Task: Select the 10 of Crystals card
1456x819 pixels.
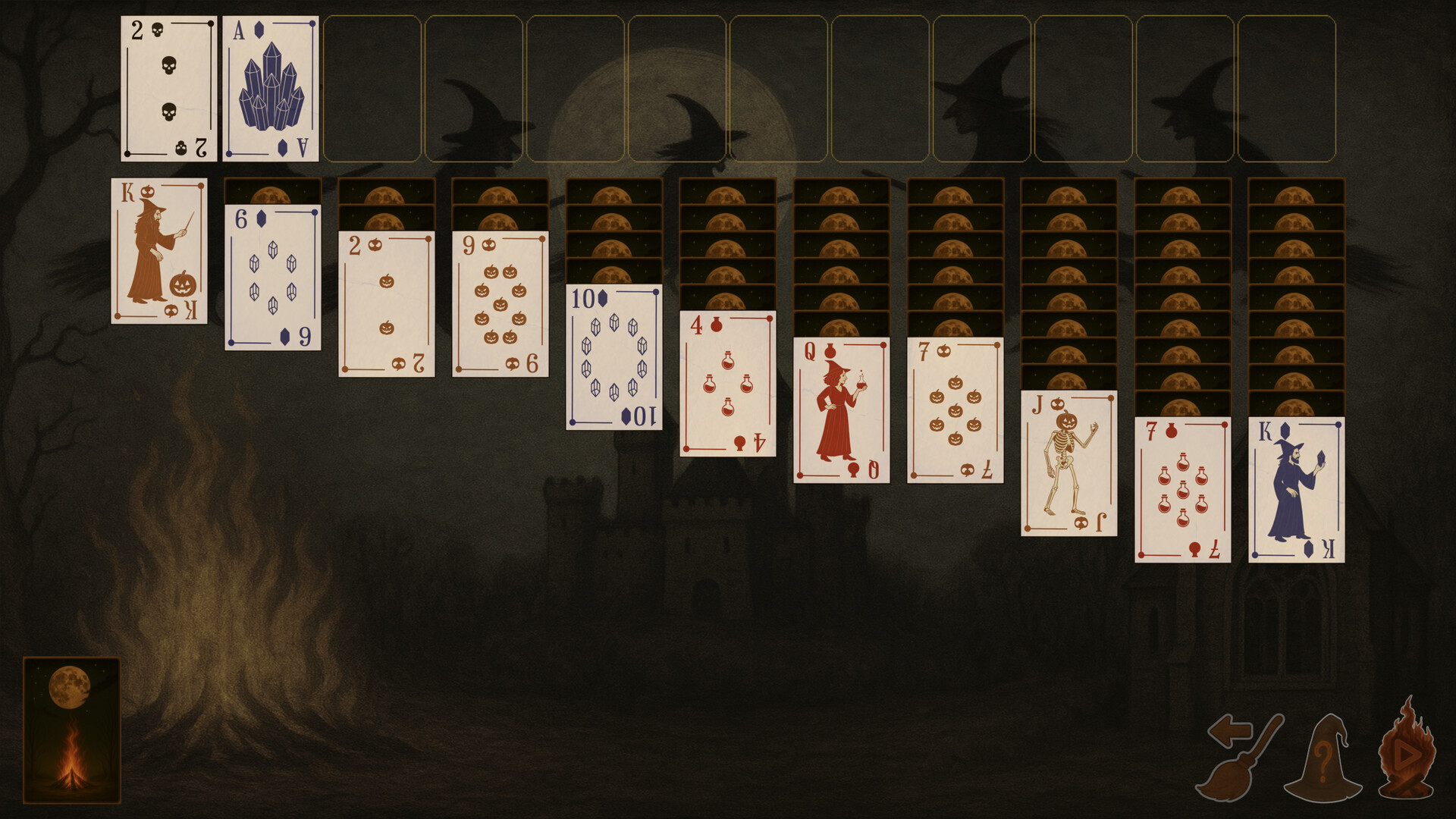Action: 613,356
